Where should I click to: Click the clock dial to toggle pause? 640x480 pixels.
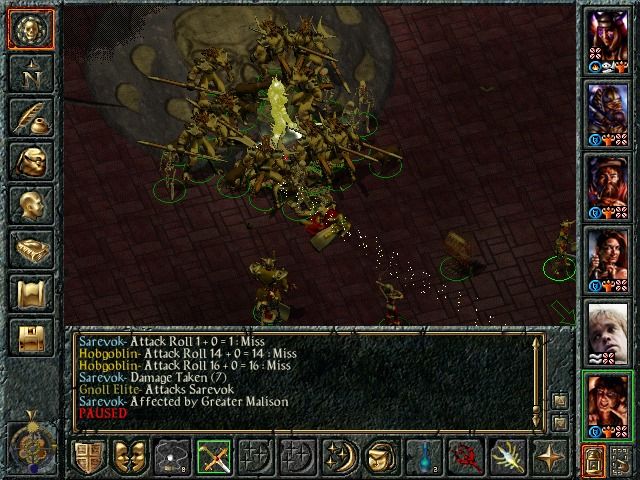pyautogui.click(x=31, y=440)
